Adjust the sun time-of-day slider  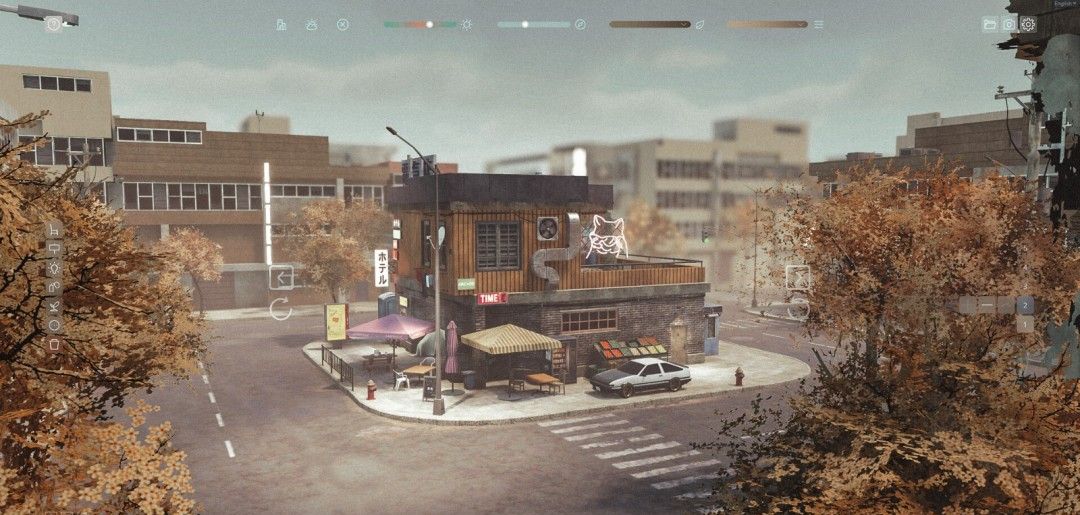click(x=429, y=24)
